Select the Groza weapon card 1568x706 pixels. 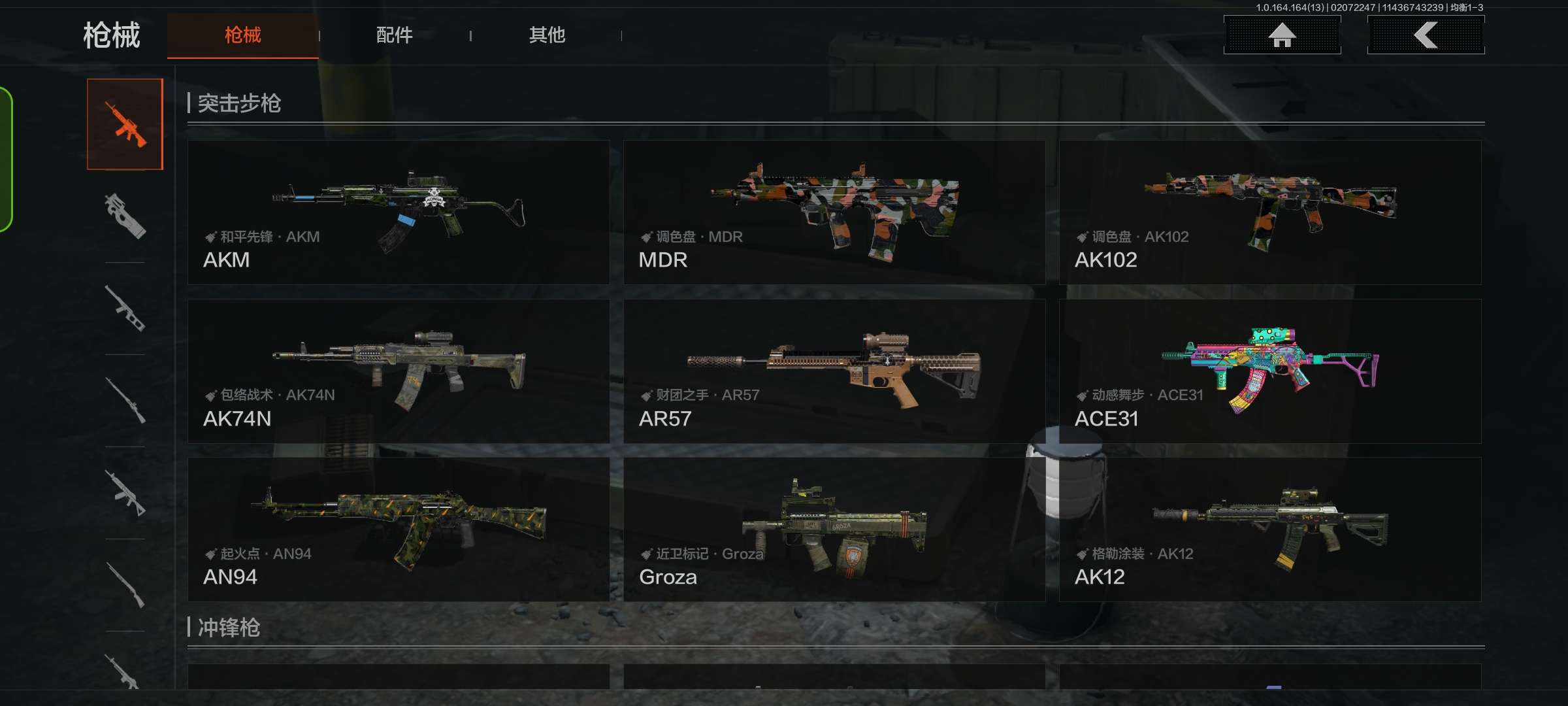834,529
